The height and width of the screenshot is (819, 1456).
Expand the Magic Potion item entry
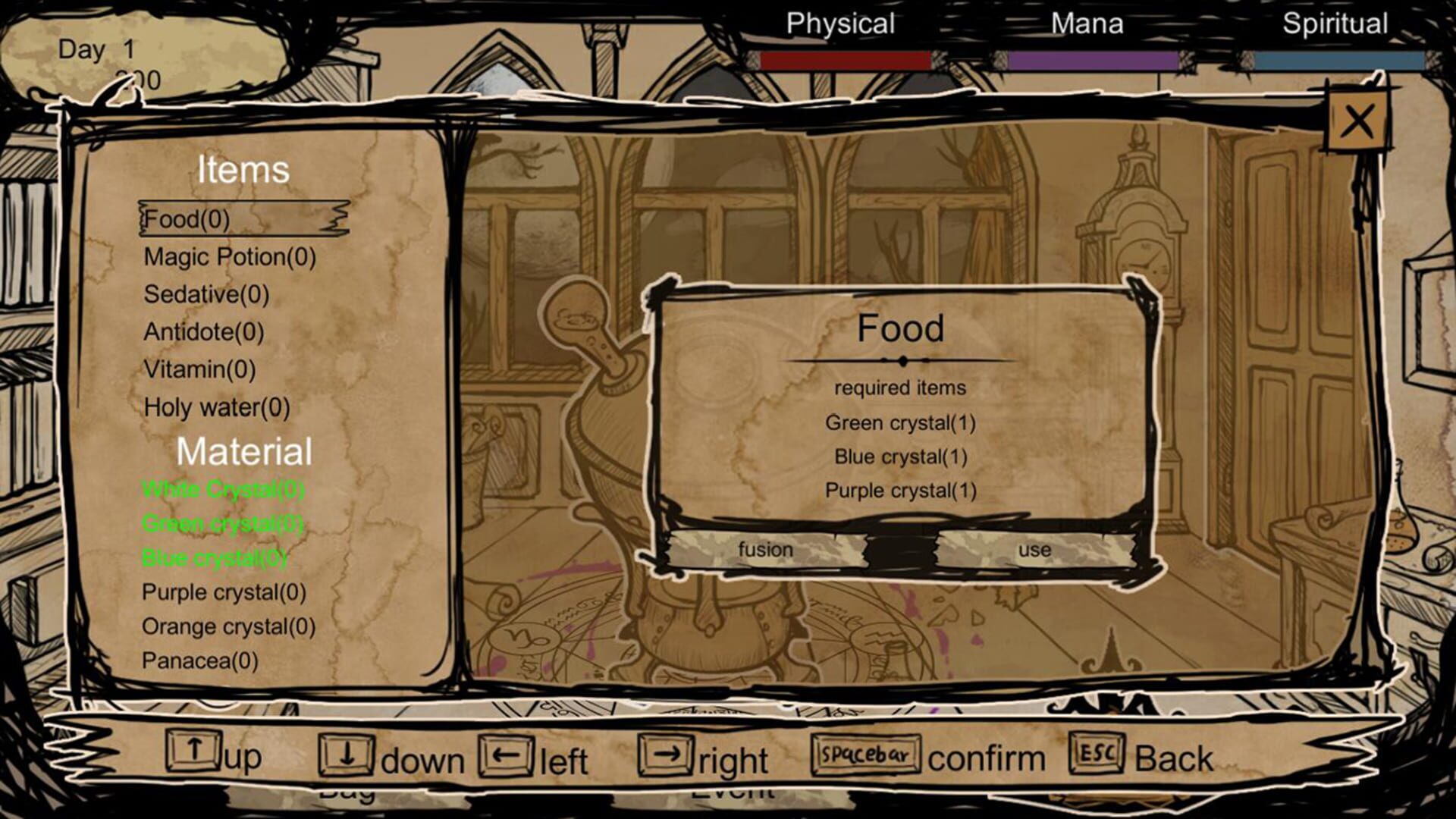coord(229,257)
